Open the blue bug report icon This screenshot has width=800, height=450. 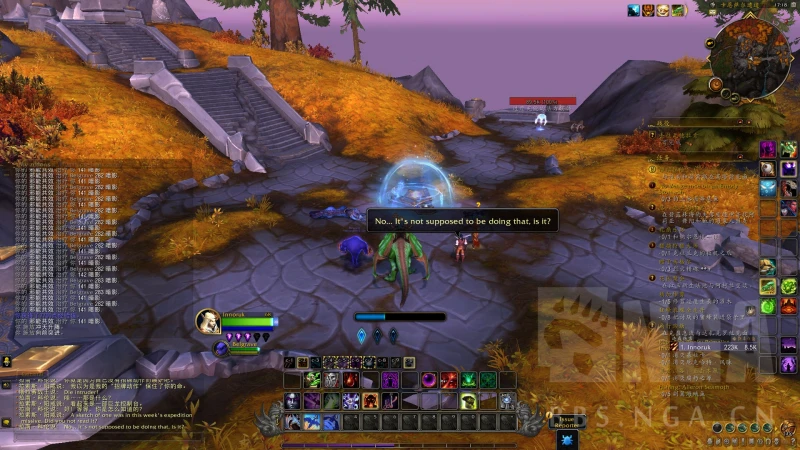(567, 438)
